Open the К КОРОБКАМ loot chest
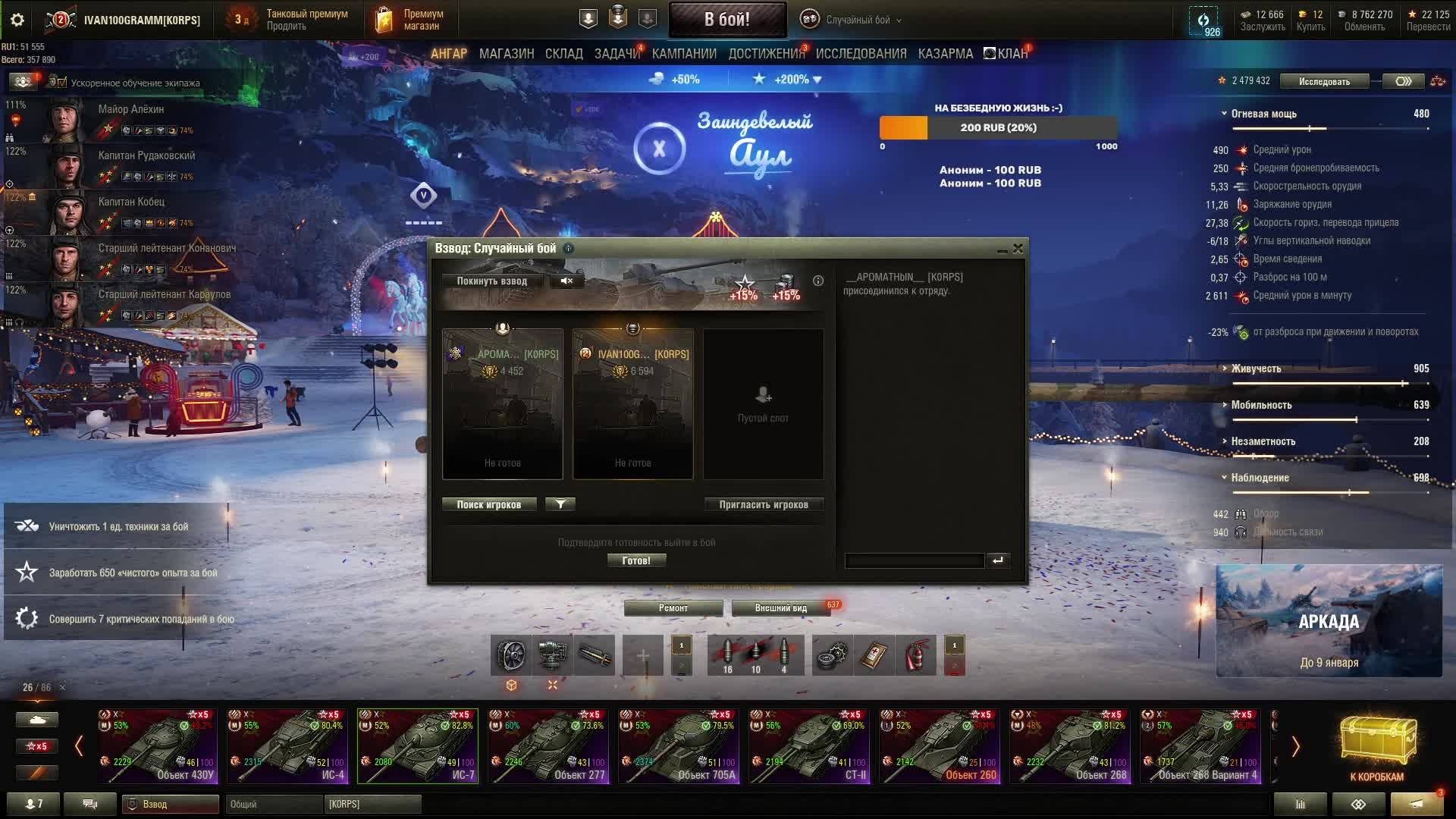This screenshot has width=1456, height=819. coord(1376,747)
